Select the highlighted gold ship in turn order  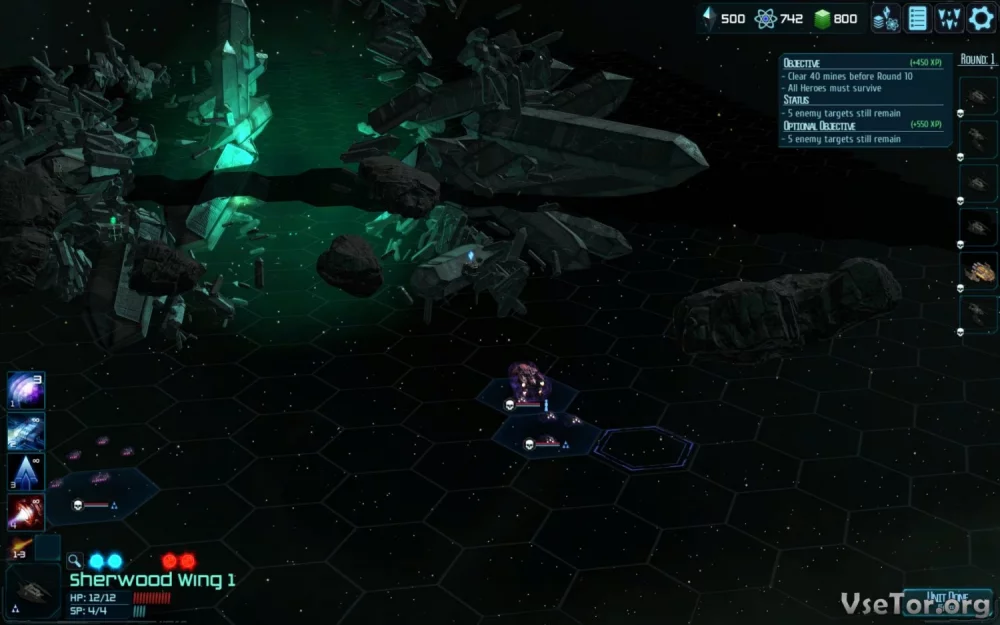(x=979, y=270)
